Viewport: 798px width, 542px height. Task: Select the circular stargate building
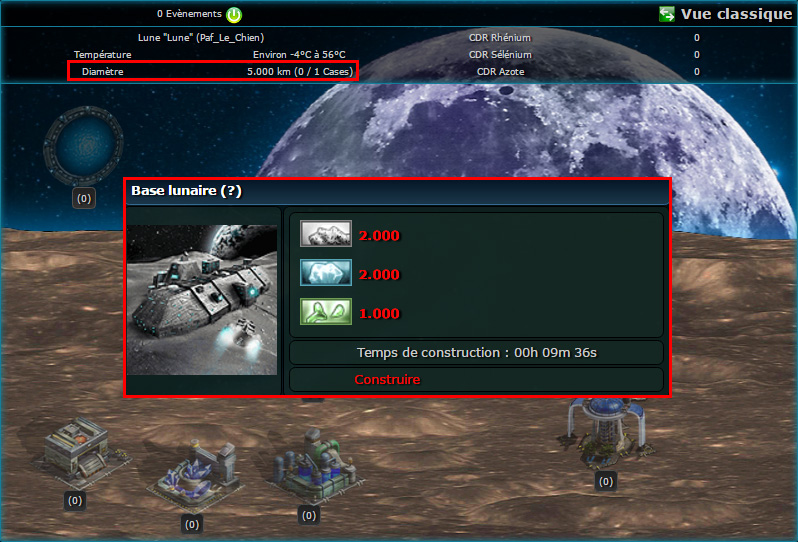pyautogui.click(x=83, y=145)
